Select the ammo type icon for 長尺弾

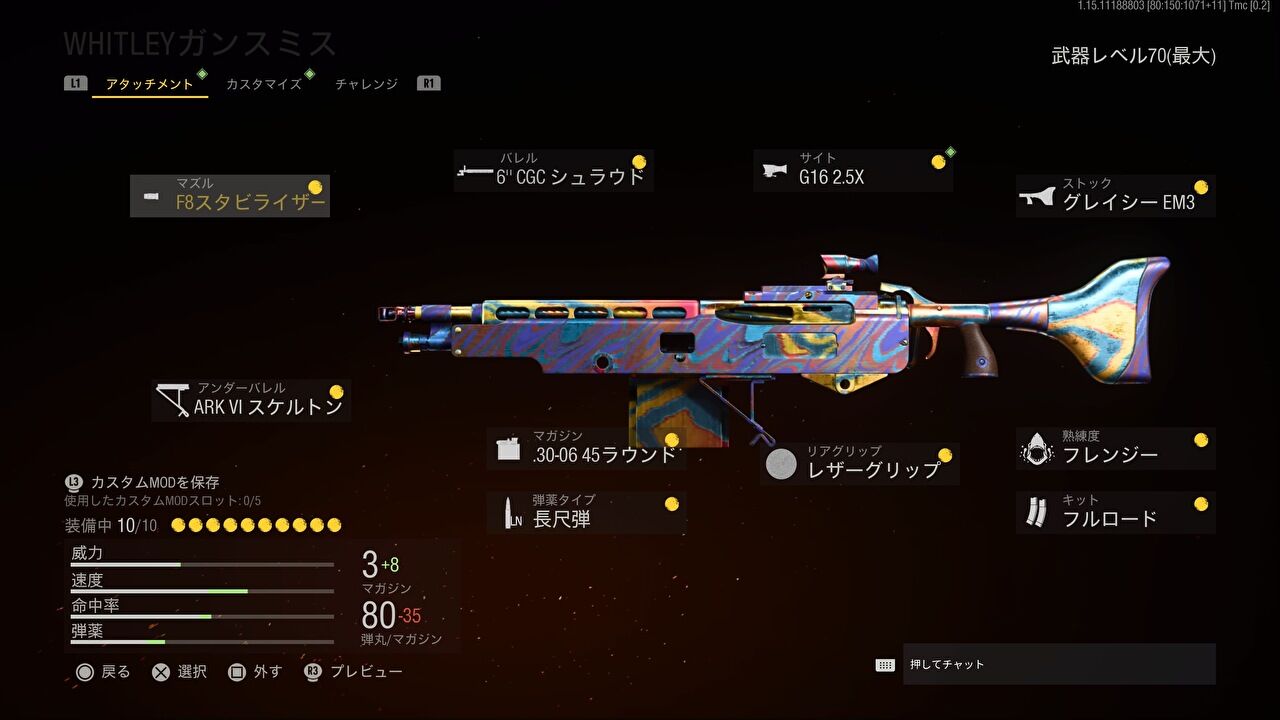pos(510,510)
